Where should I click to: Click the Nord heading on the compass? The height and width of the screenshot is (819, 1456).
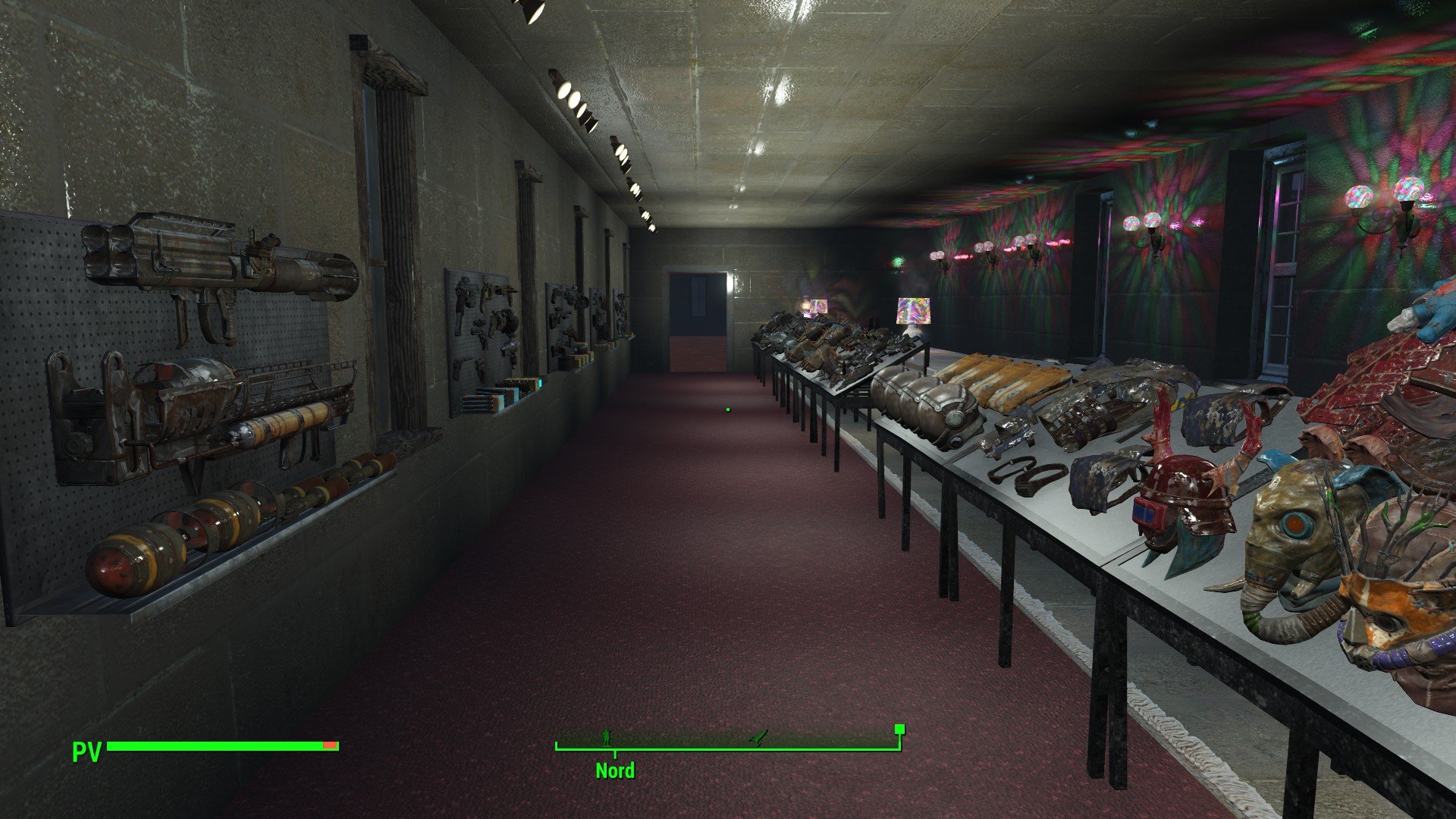(614, 770)
